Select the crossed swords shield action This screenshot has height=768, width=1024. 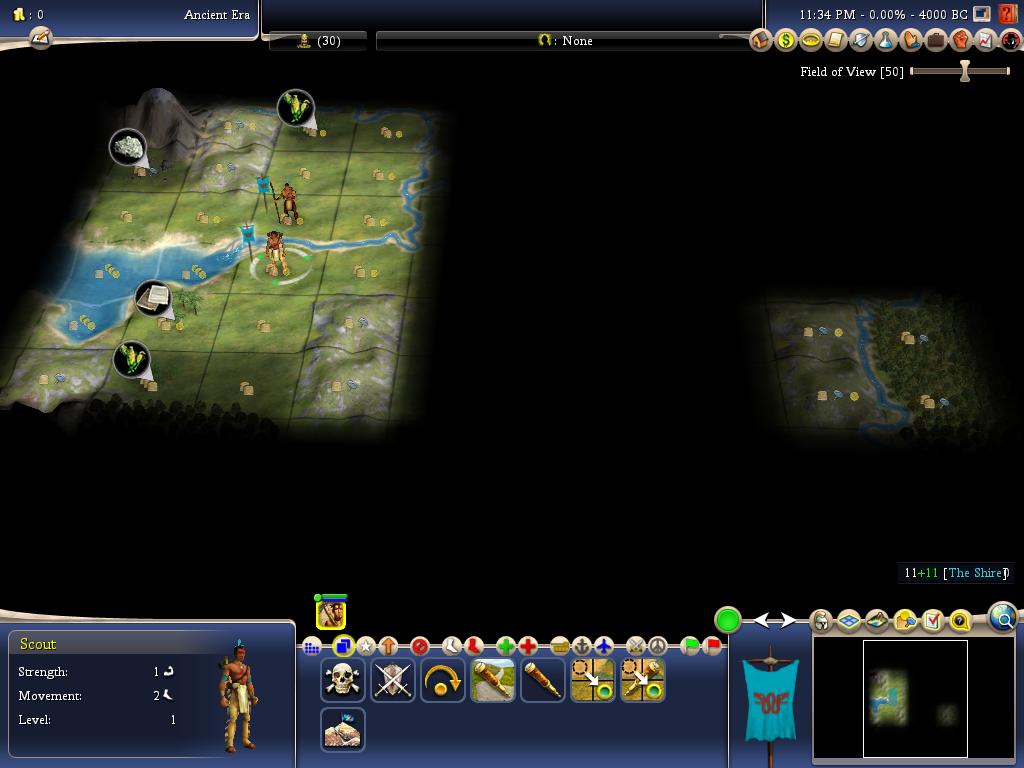point(393,680)
